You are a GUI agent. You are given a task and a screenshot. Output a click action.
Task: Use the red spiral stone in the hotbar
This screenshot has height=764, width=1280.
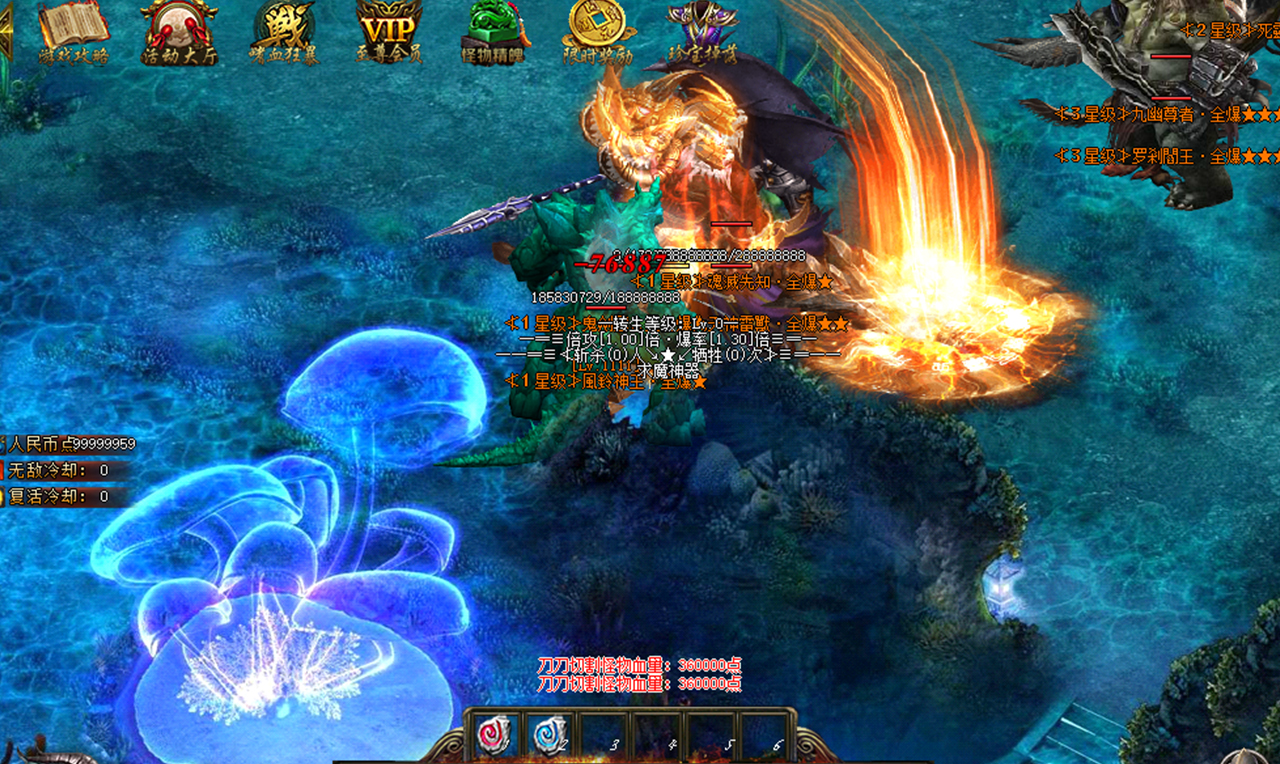point(494,735)
